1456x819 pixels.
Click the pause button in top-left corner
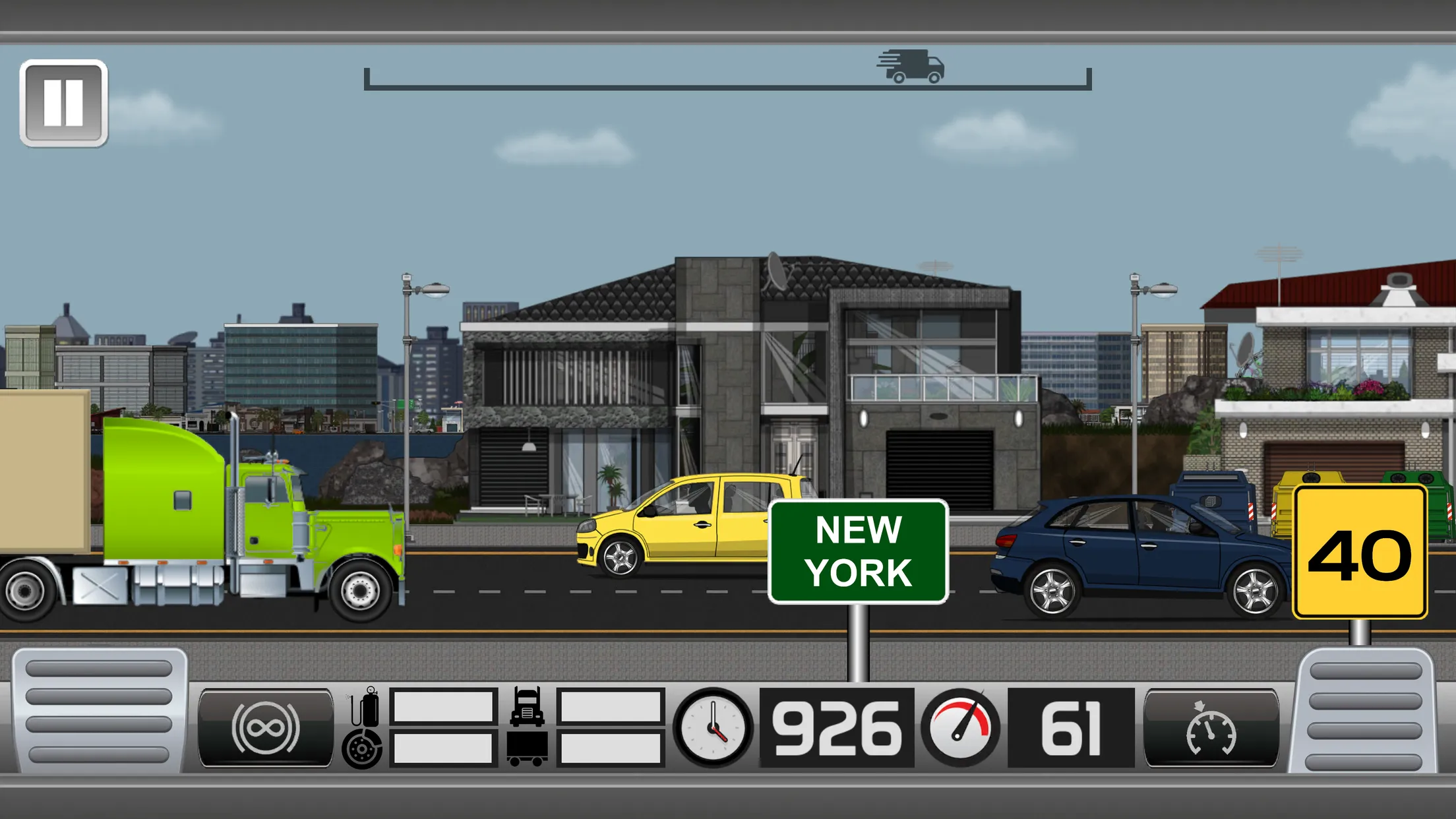[x=64, y=101]
